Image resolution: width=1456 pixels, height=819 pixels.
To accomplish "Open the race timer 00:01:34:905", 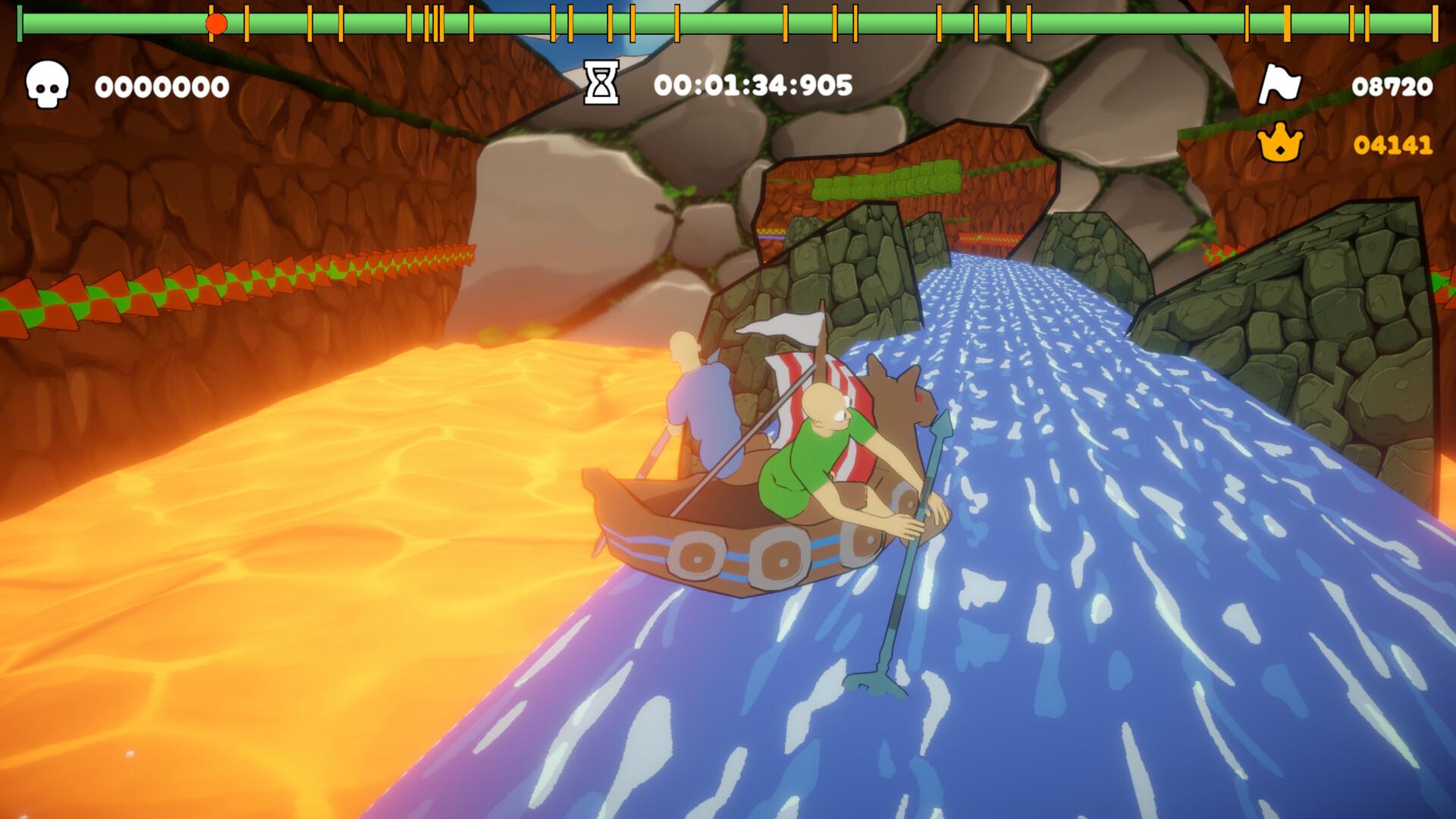I will (x=755, y=85).
